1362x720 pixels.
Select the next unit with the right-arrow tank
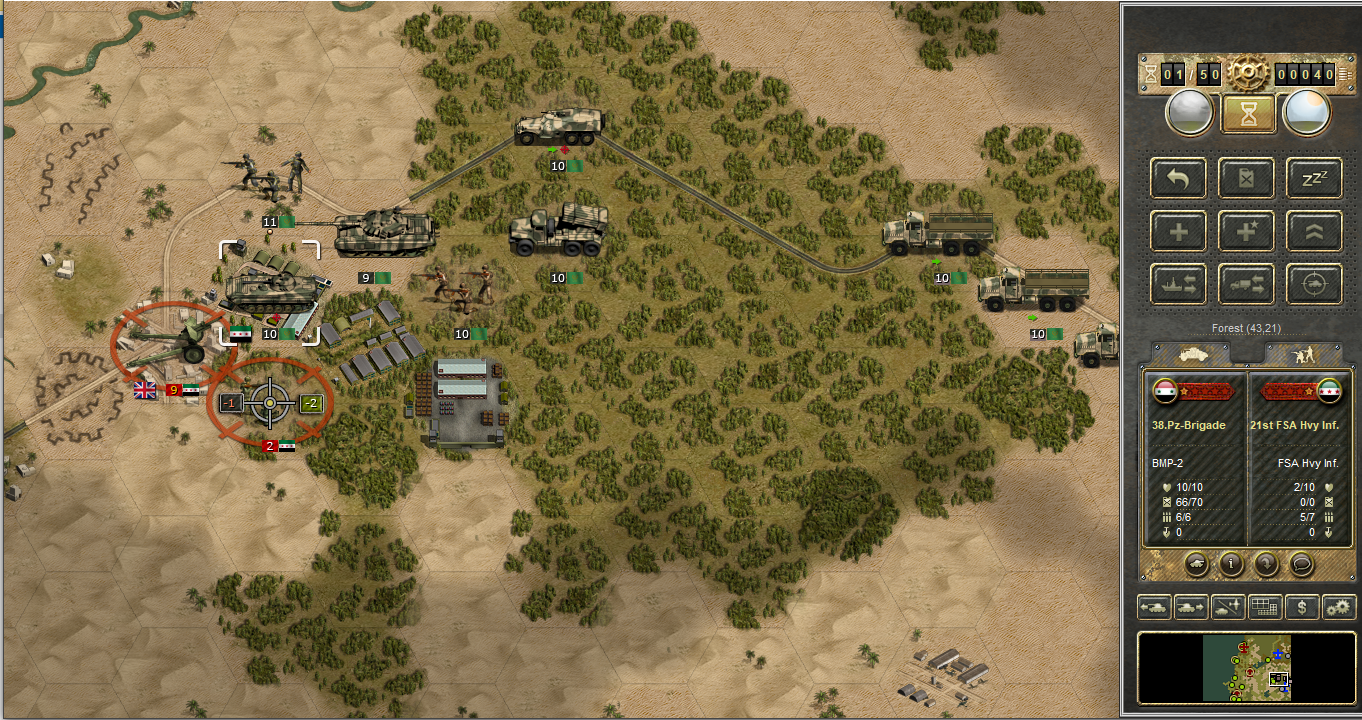point(1190,606)
